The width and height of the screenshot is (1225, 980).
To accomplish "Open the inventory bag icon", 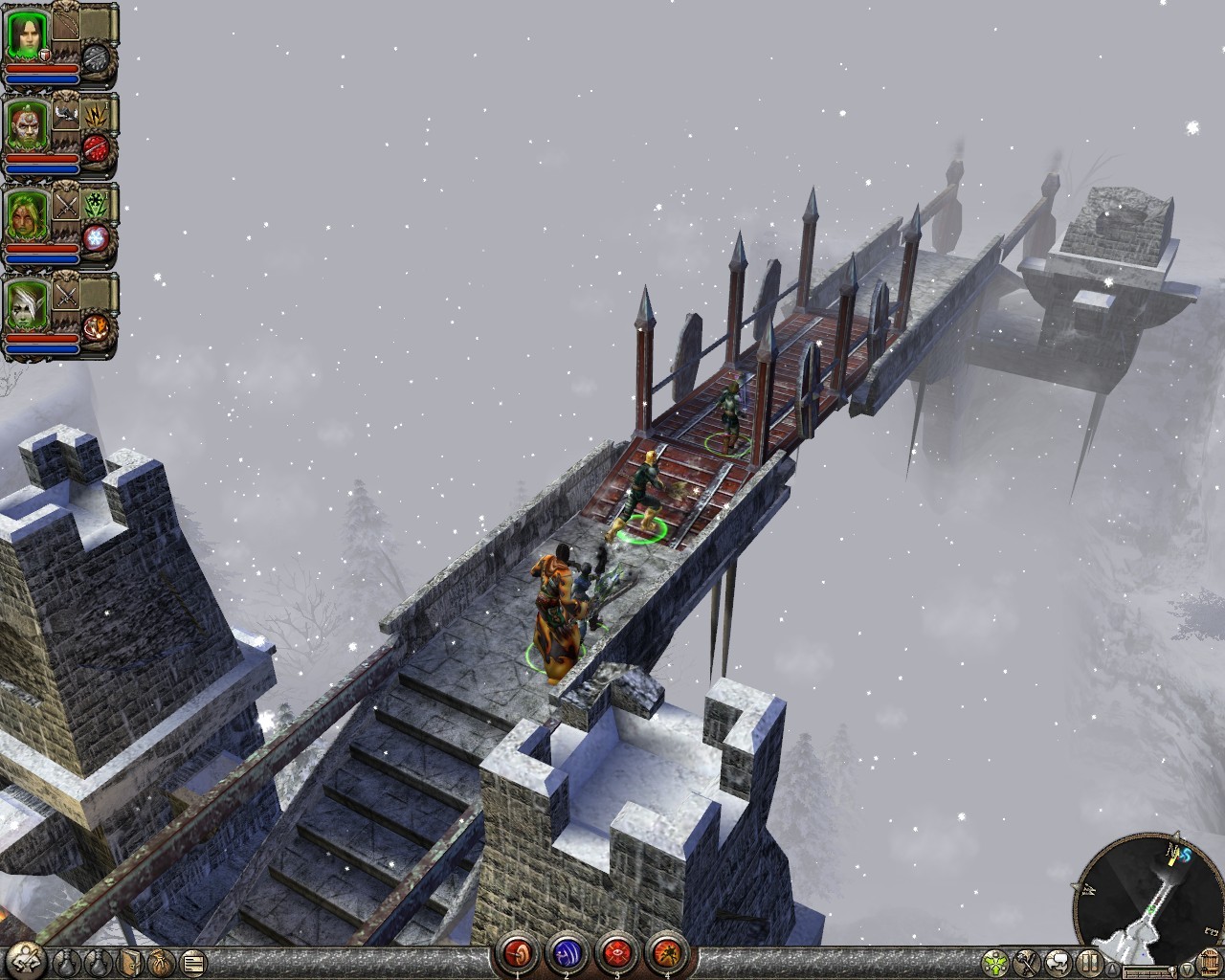I will tap(161, 960).
